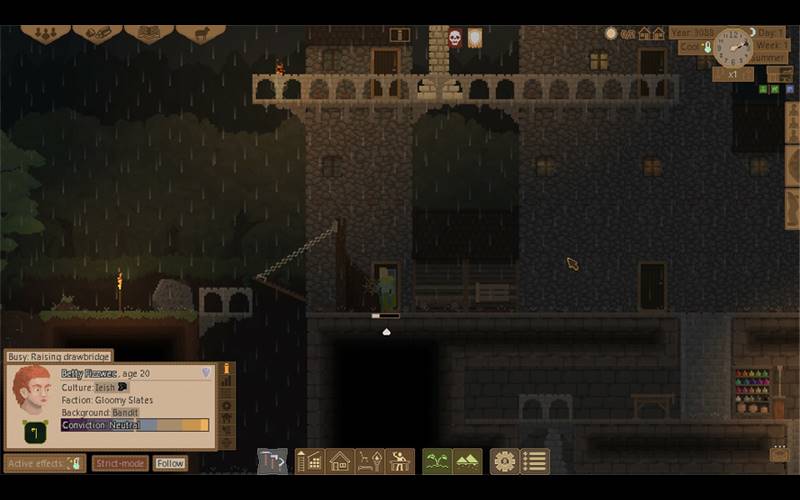Image resolution: width=800 pixels, height=500 pixels.
Task: Change the x1 game speed
Action: [x=732, y=74]
